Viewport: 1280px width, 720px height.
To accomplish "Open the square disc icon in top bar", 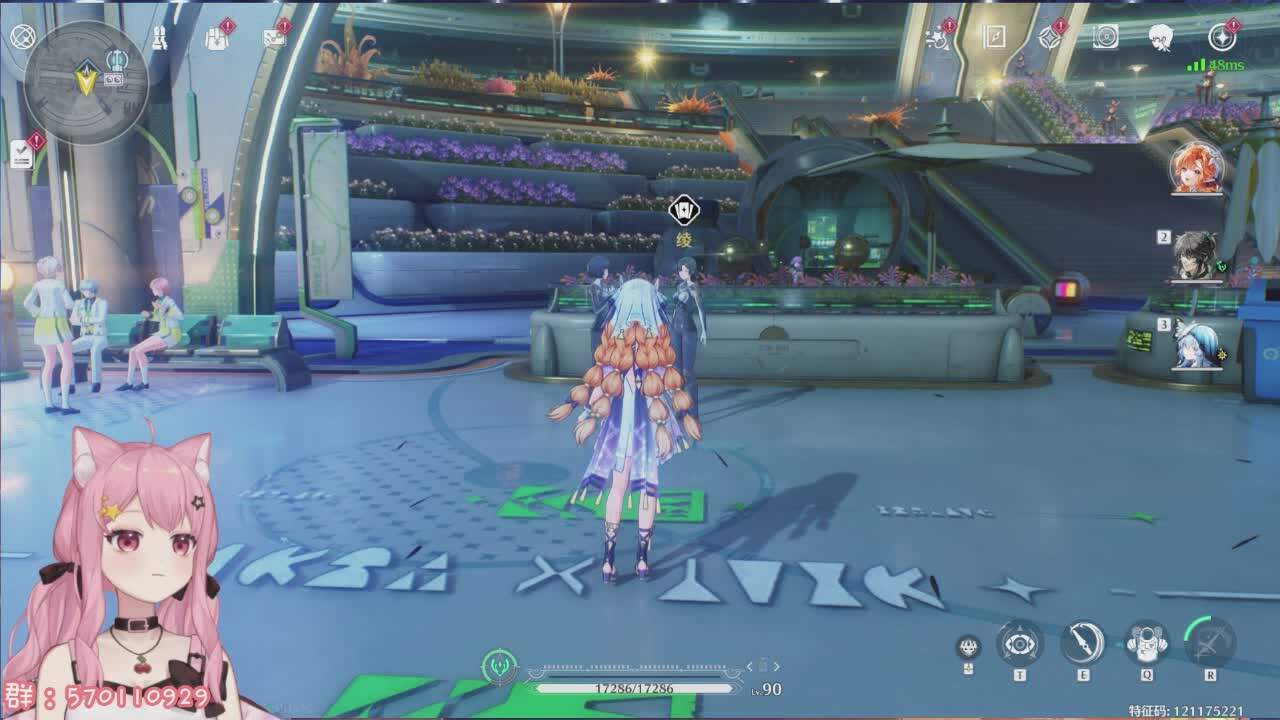I will (1105, 37).
